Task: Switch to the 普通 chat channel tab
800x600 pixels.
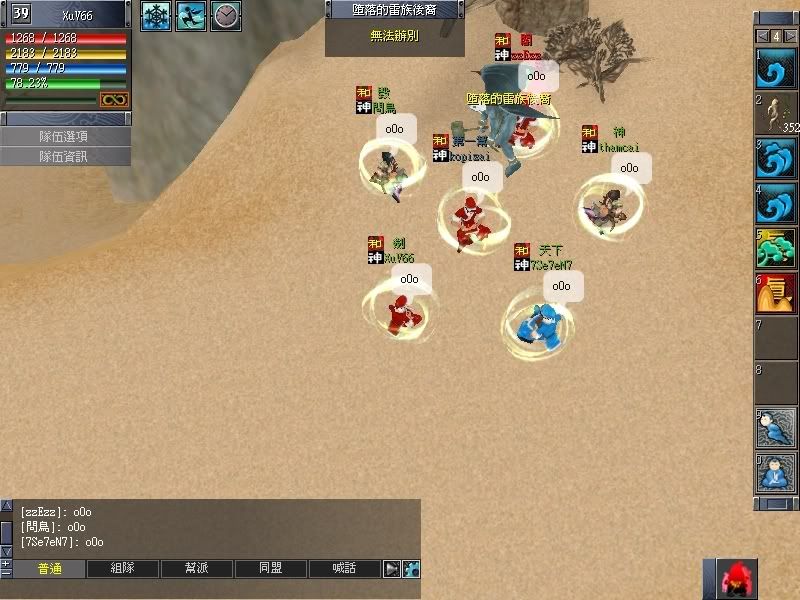Action: [50, 568]
